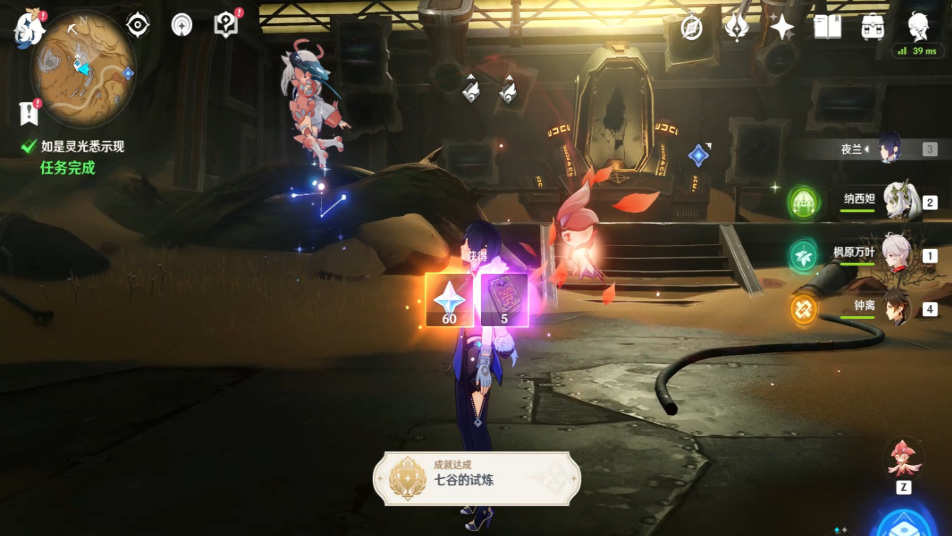This screenshot has width=952, height=536.
Task: Open the battle pass winged icon
Action: [x=737, y=27]
